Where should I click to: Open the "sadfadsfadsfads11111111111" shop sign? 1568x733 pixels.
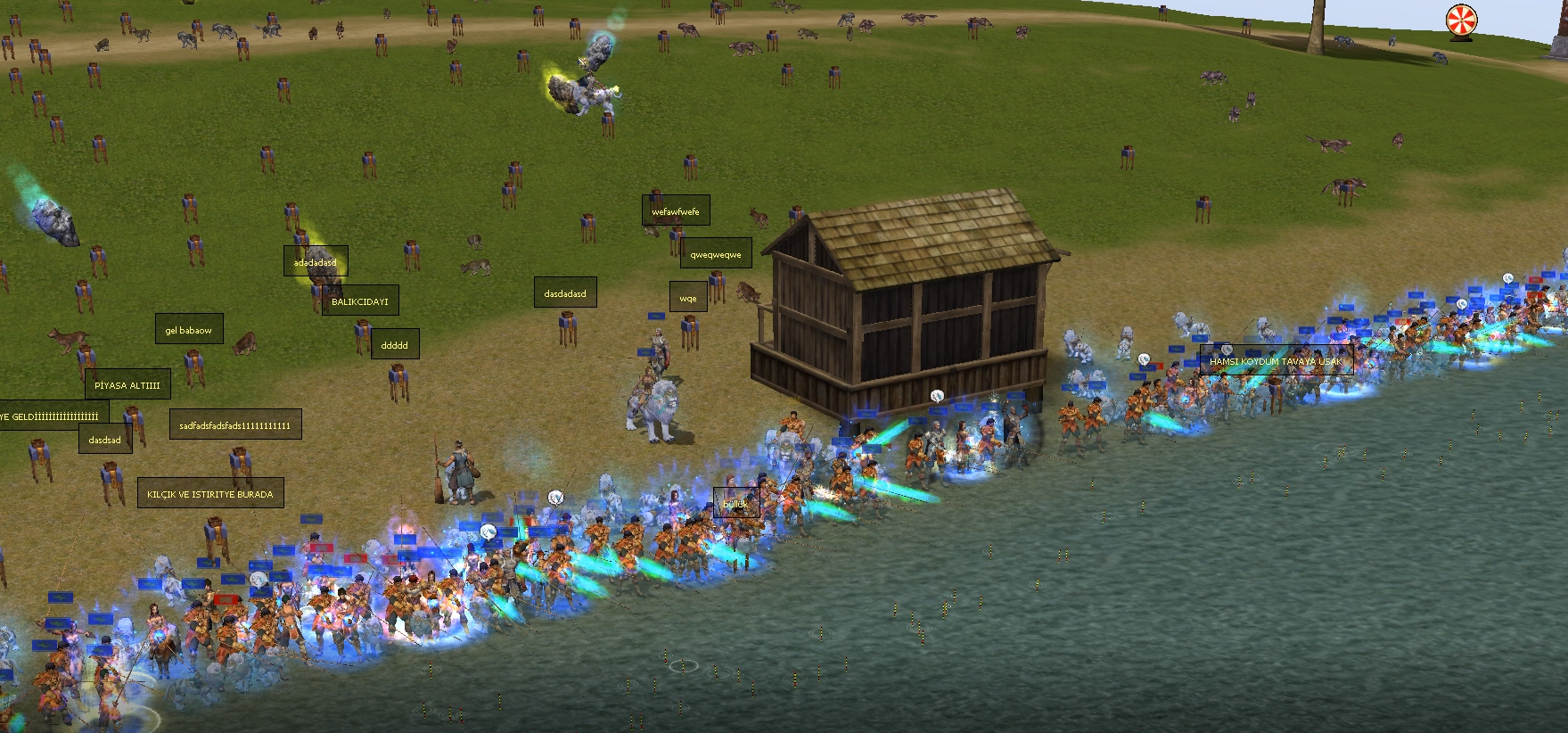pyautogui.click(x=235, y=425)
